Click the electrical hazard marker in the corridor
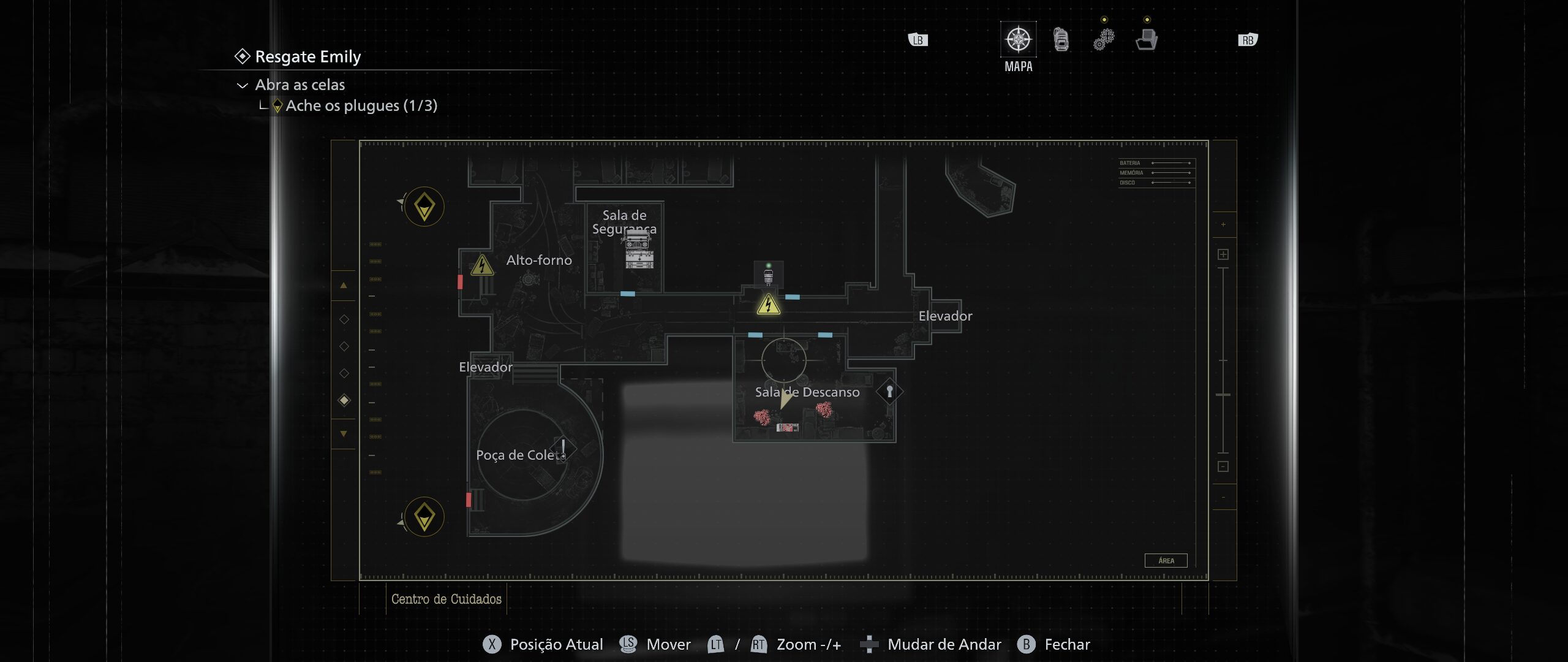This screenshot has width=1568, height=662. point(768,305)
